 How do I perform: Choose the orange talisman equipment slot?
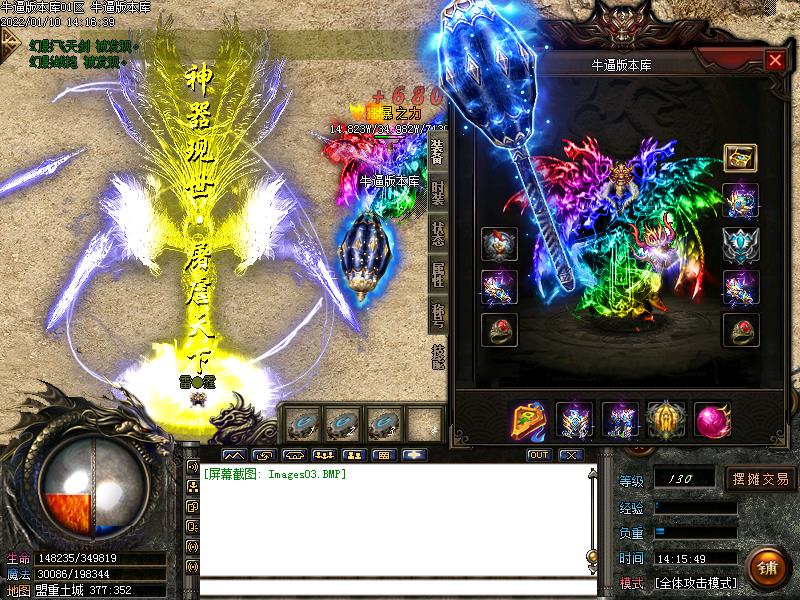[528, 418]
